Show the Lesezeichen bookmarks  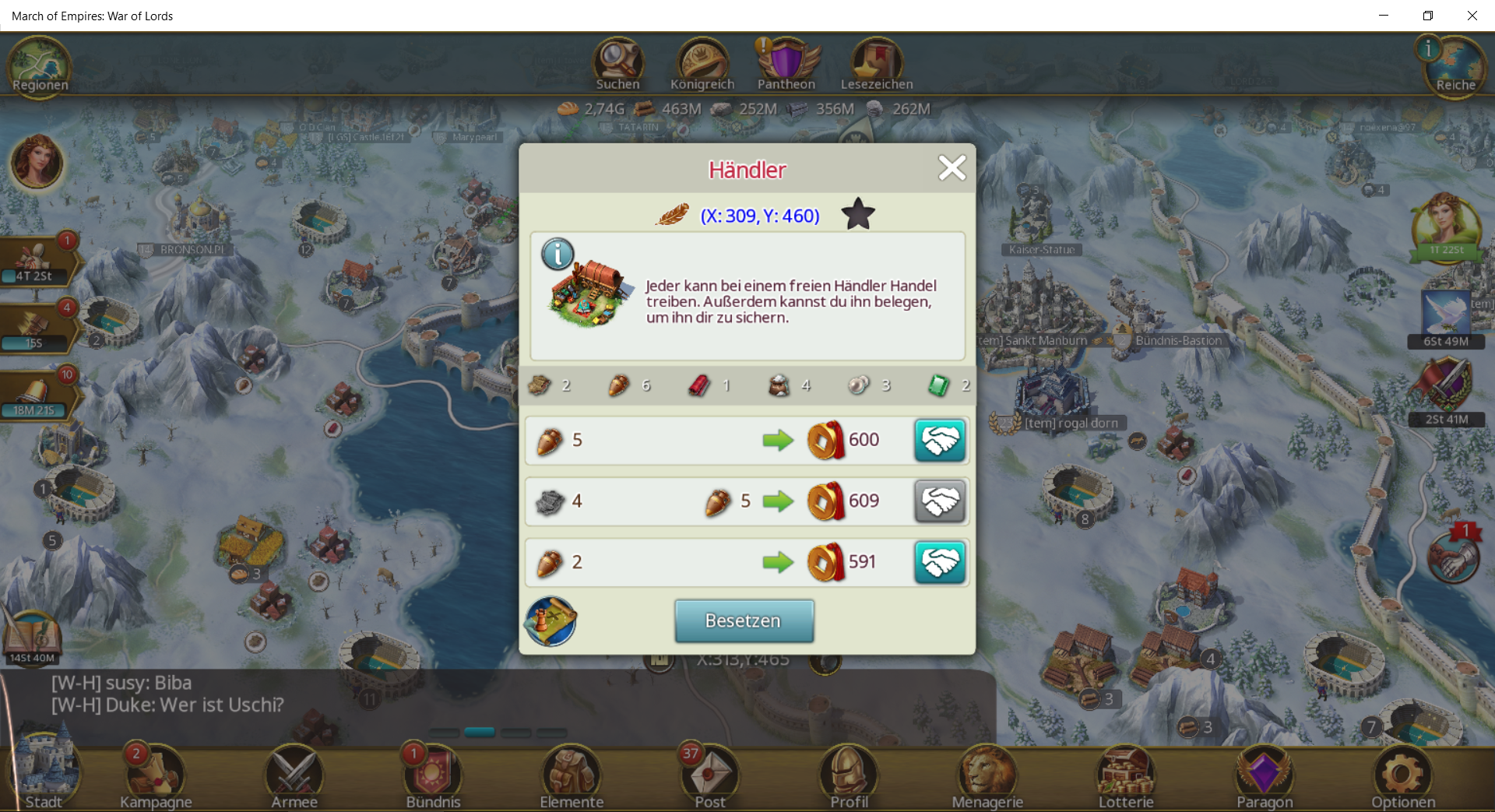pos(877,65)
